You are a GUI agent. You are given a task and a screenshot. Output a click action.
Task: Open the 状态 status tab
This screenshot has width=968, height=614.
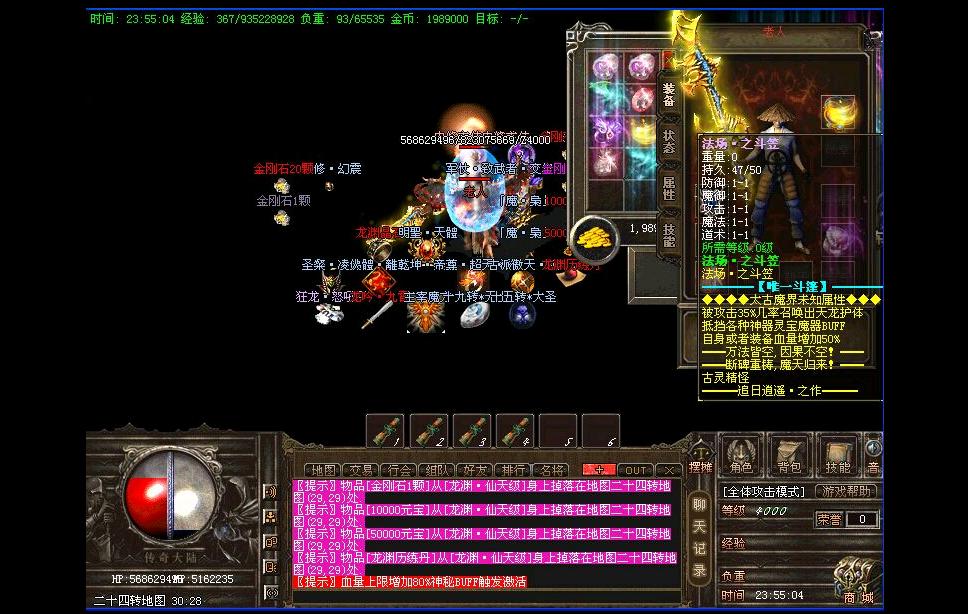click(x=669, y=141)
